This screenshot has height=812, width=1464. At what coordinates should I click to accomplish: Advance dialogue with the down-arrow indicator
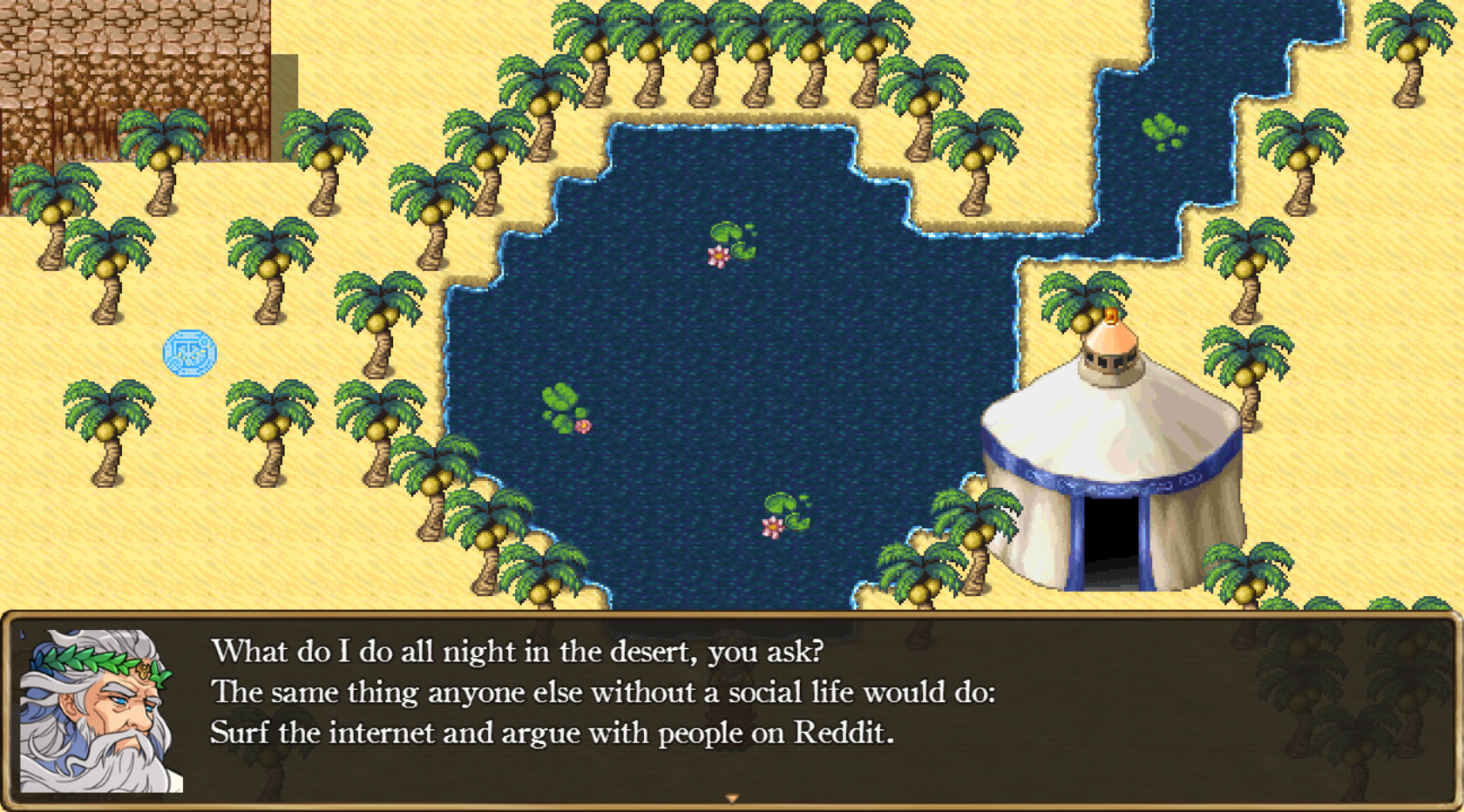[x=730, y=797]
